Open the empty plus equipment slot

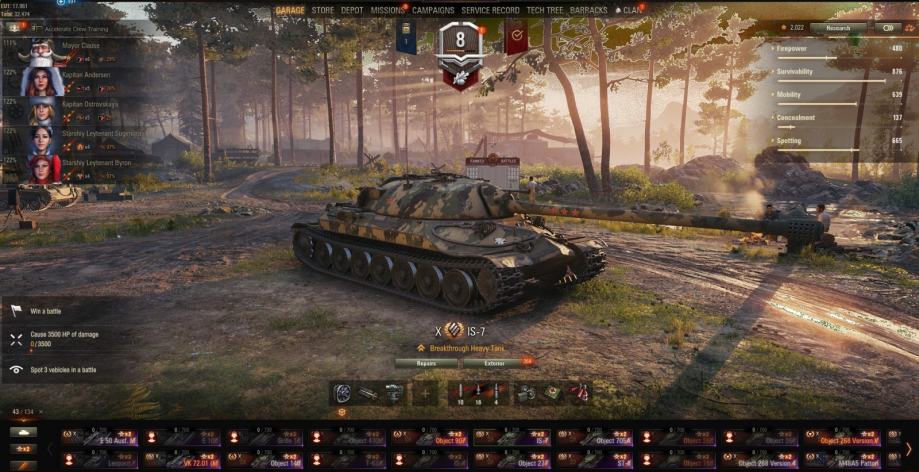tap(425, 393)
